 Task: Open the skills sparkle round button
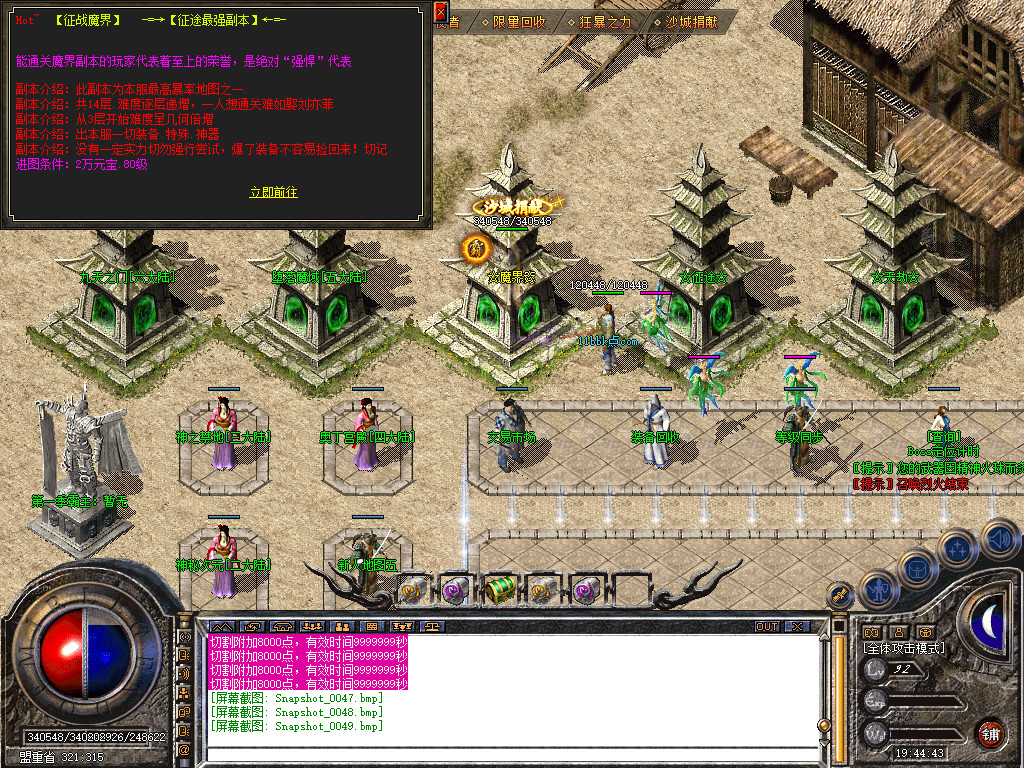958,547
